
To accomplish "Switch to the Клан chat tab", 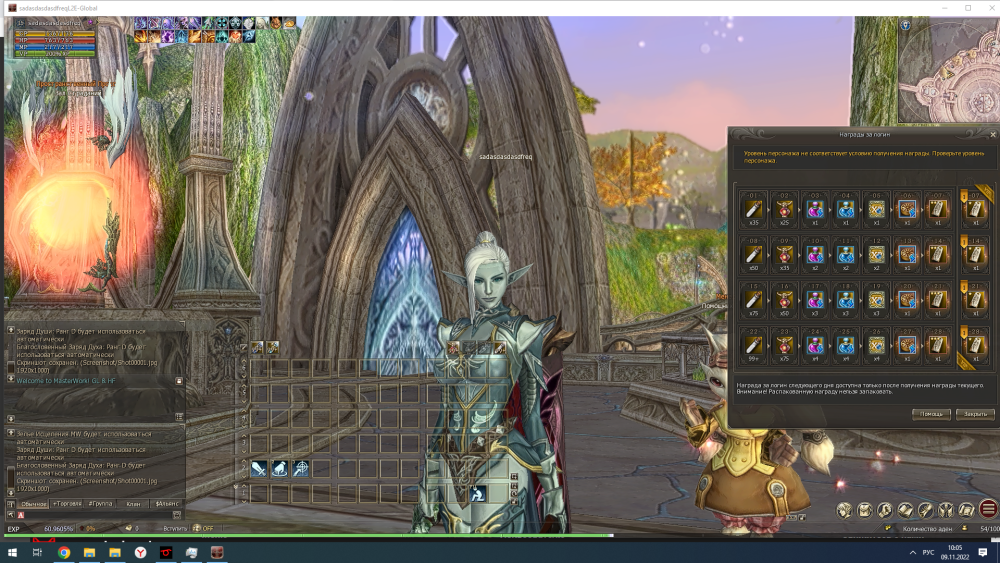I will click(x=132, y=504).
